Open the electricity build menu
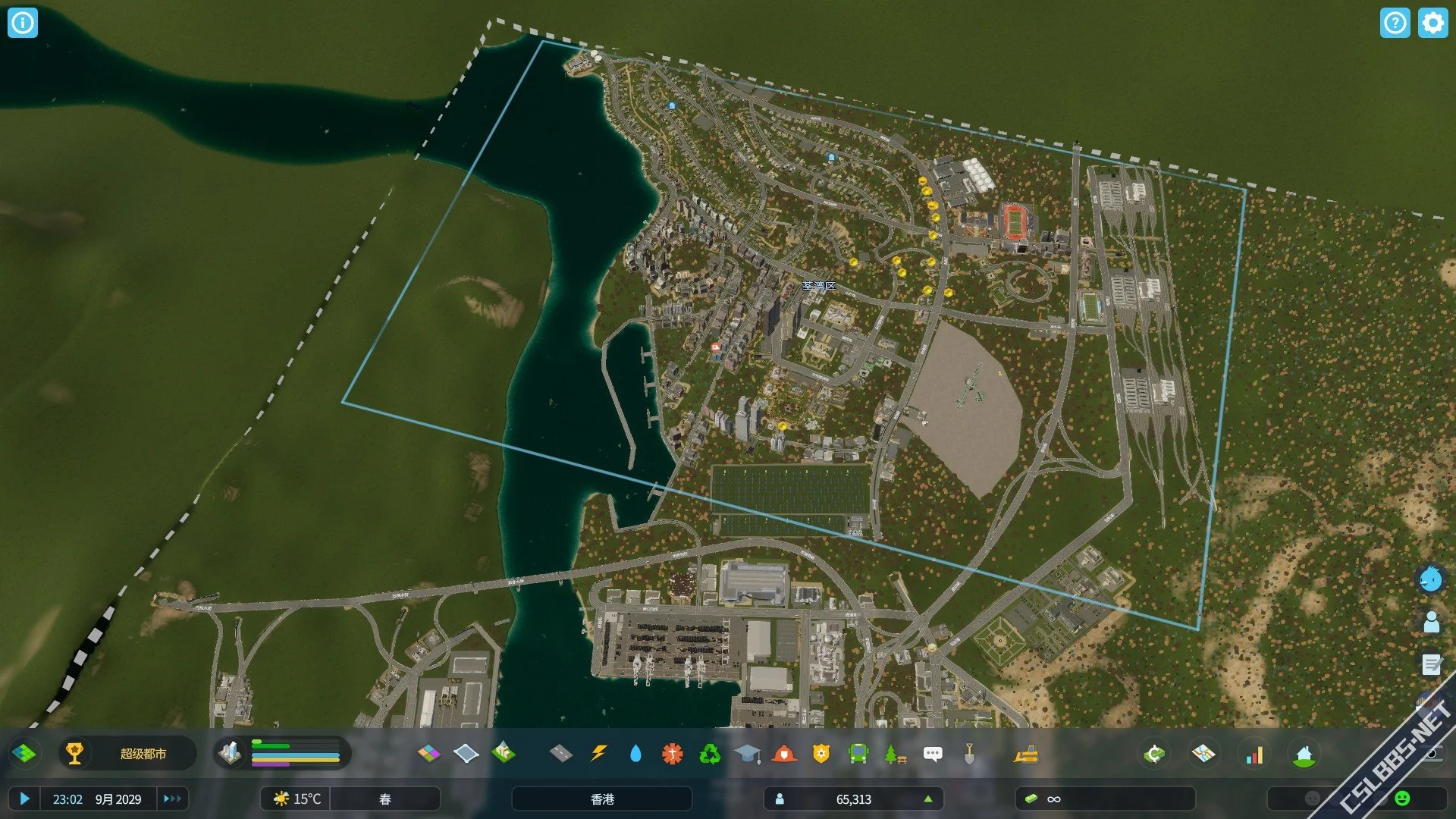Screen dimensions: 1456x819 (x=598, y=753)
